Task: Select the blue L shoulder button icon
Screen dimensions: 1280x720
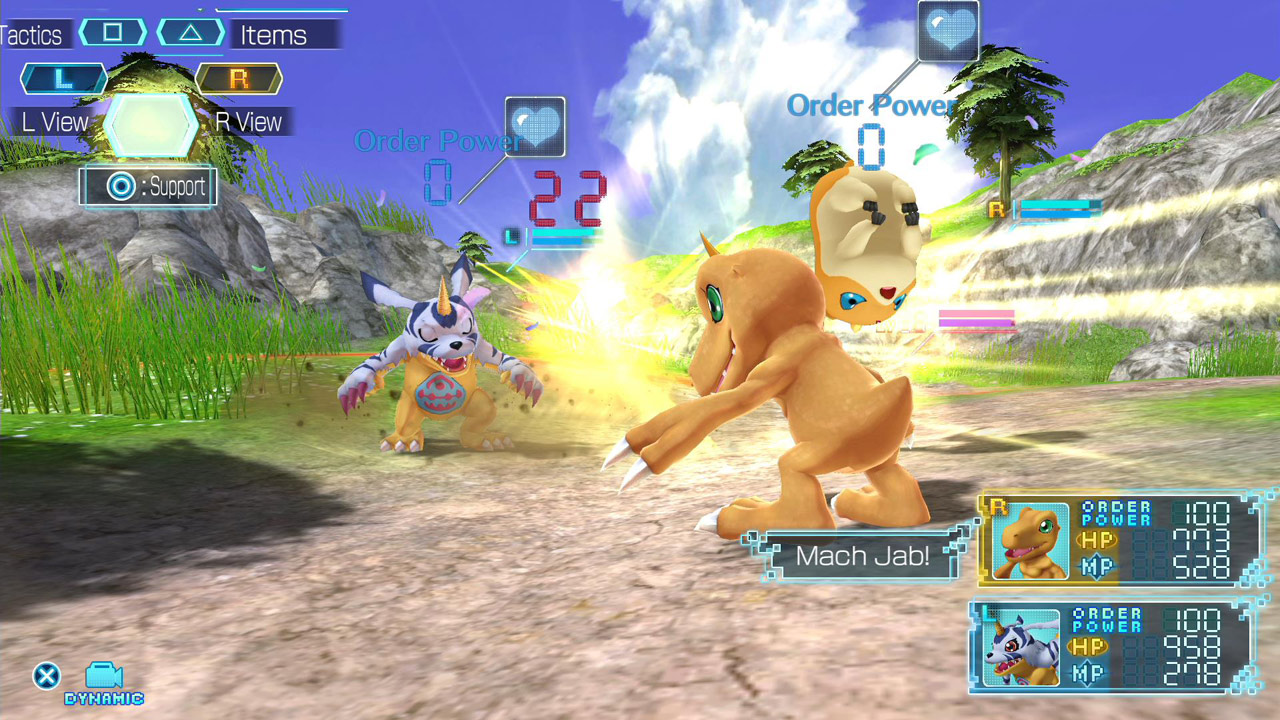Action: 62,79
